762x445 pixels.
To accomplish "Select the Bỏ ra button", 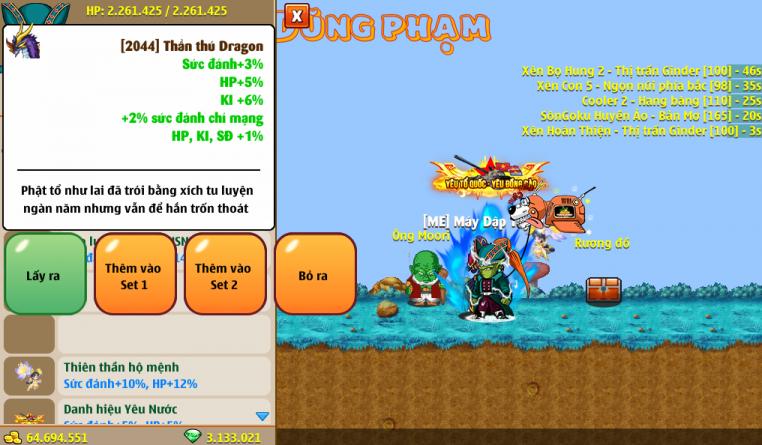I will point(314,275).
